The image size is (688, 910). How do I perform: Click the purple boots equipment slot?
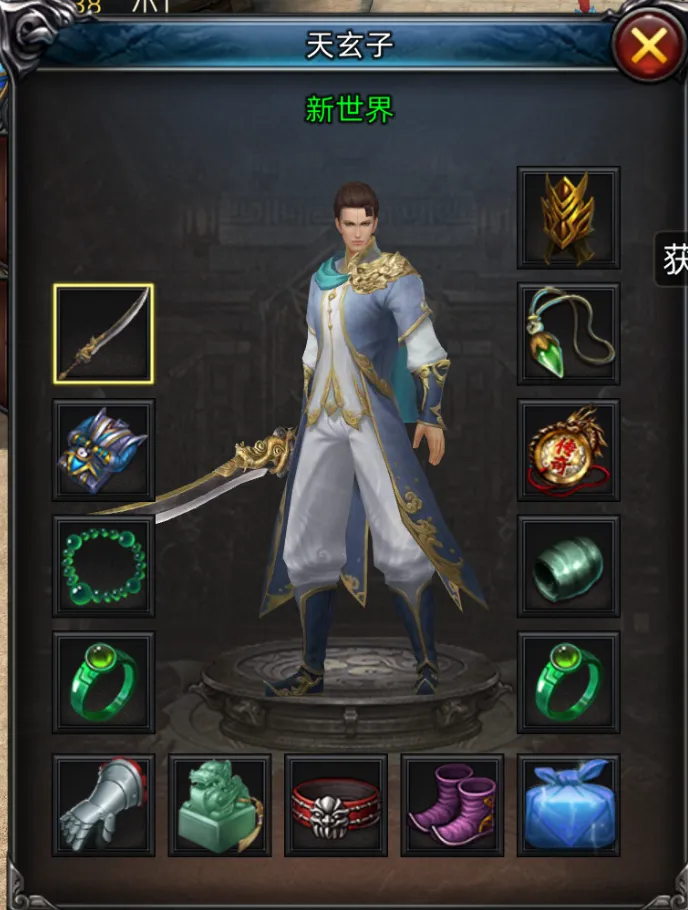click(452, 805)
